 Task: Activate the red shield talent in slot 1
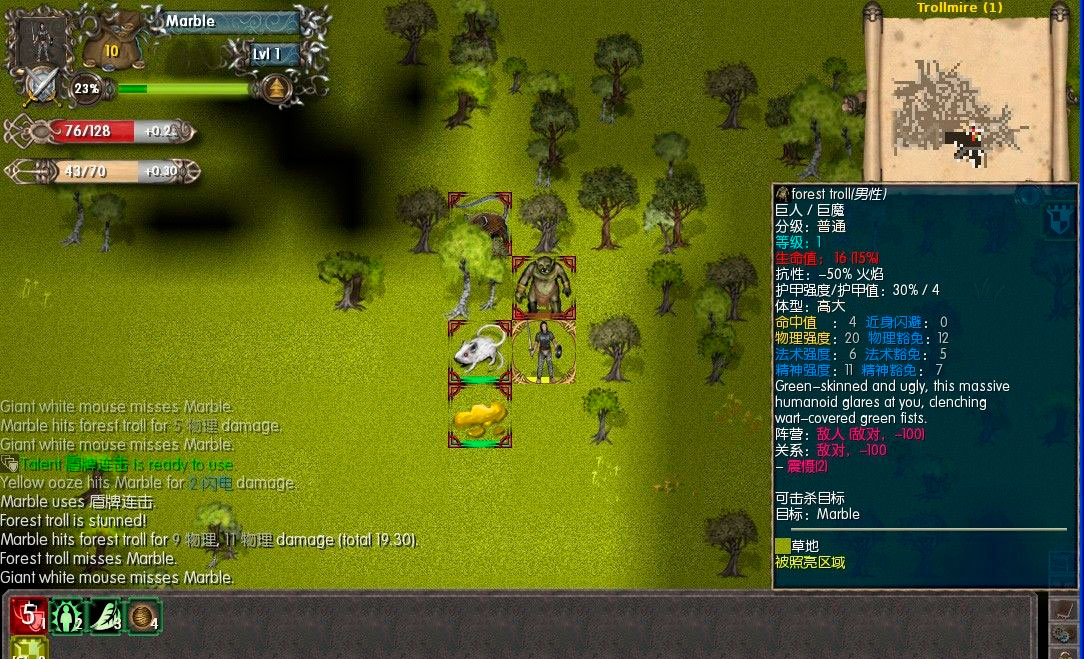click(x=28, y=616)
